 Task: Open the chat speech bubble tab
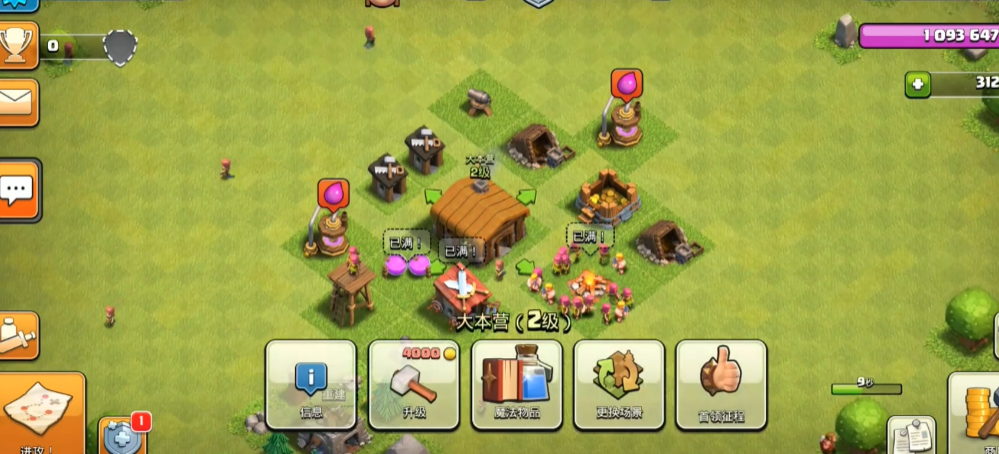pyautogui.click(x=18, y=188)
